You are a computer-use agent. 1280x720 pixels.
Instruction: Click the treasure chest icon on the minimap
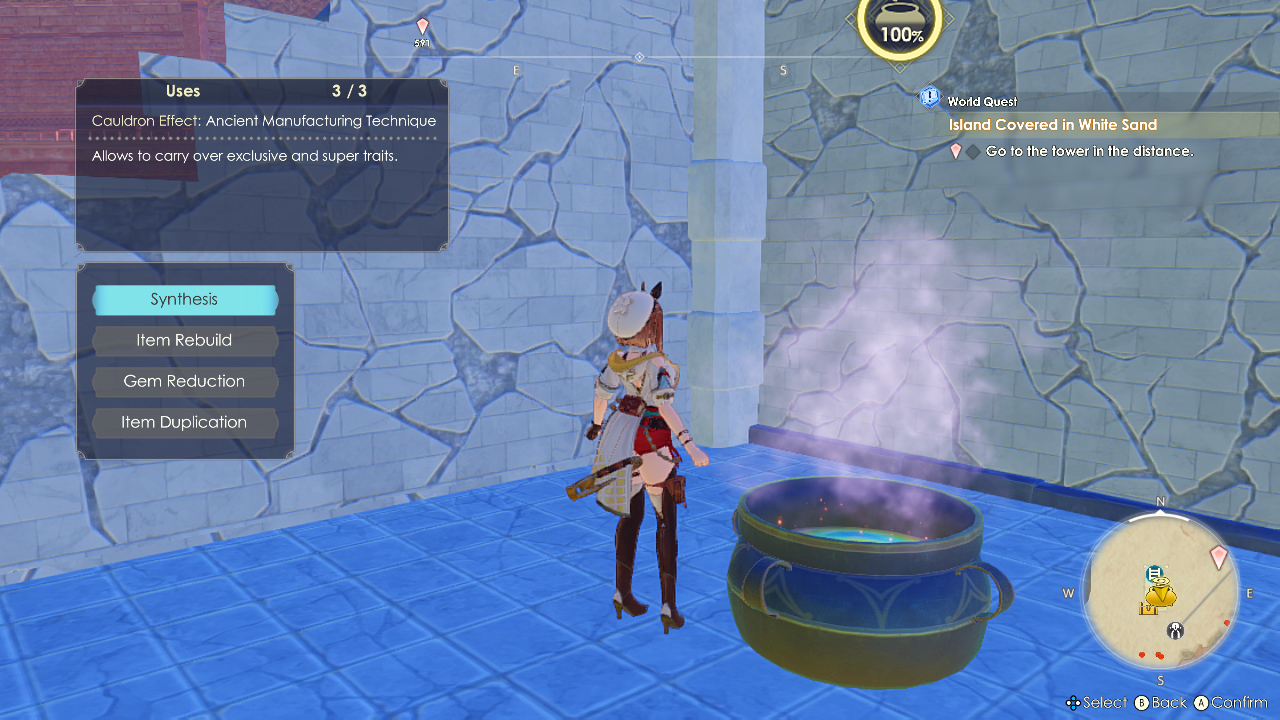[1147, 607]
